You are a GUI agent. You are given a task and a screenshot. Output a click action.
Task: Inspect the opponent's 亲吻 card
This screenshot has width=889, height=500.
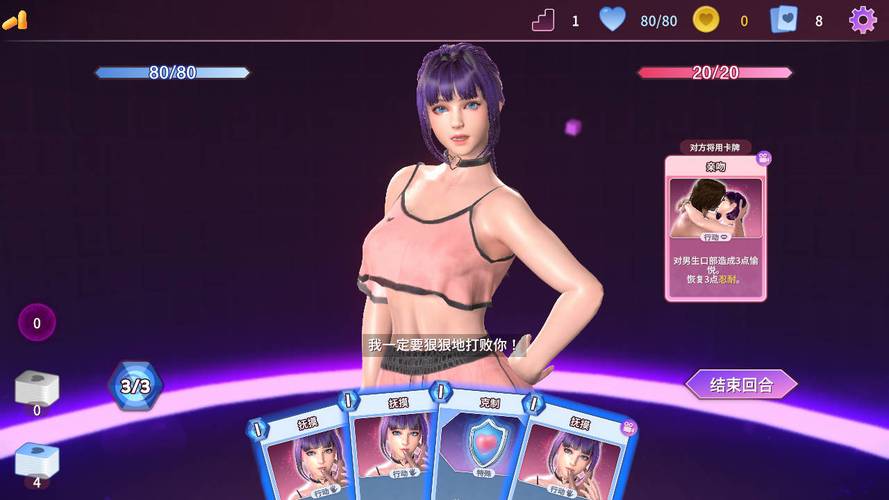pos(715,225)
